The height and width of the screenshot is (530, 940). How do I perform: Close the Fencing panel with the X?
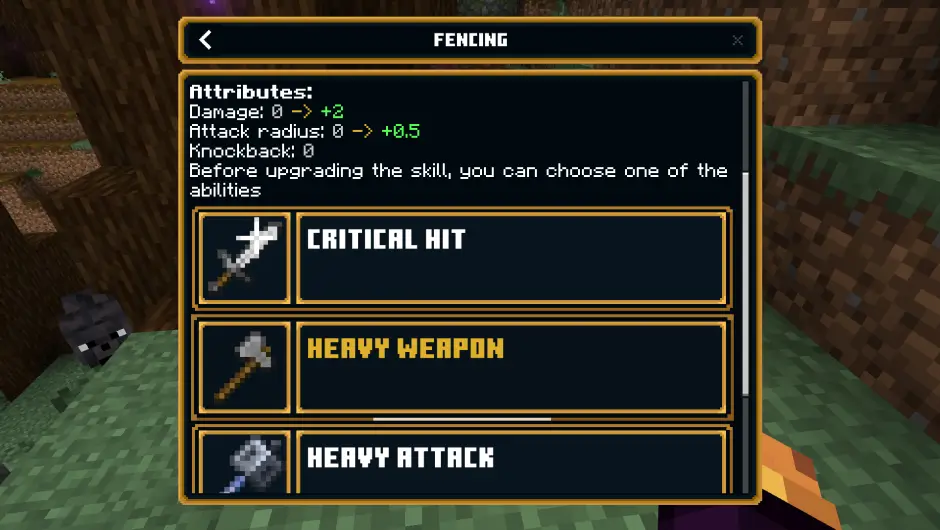tap(737, 40)
